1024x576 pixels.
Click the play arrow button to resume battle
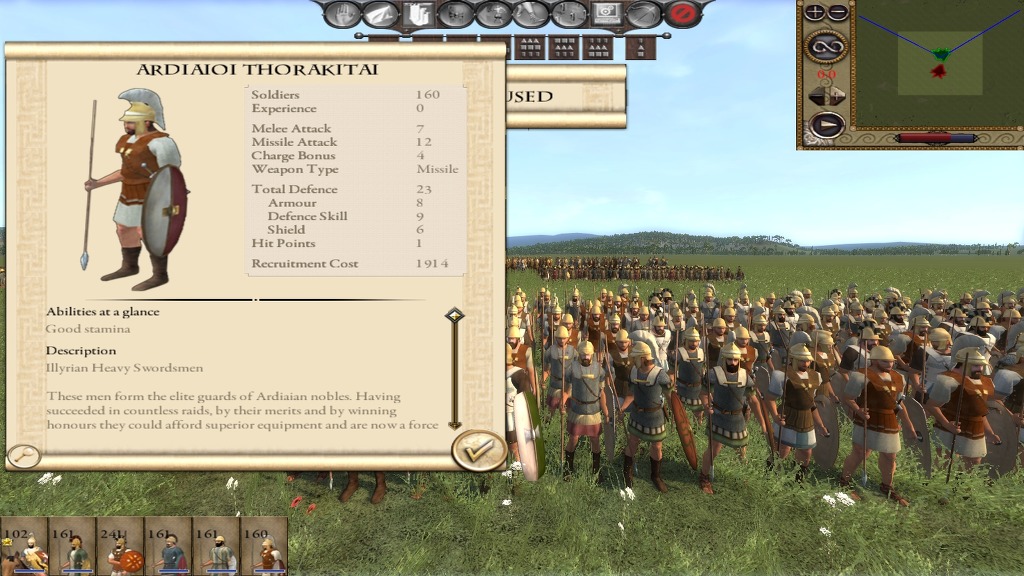pos(826,125)
